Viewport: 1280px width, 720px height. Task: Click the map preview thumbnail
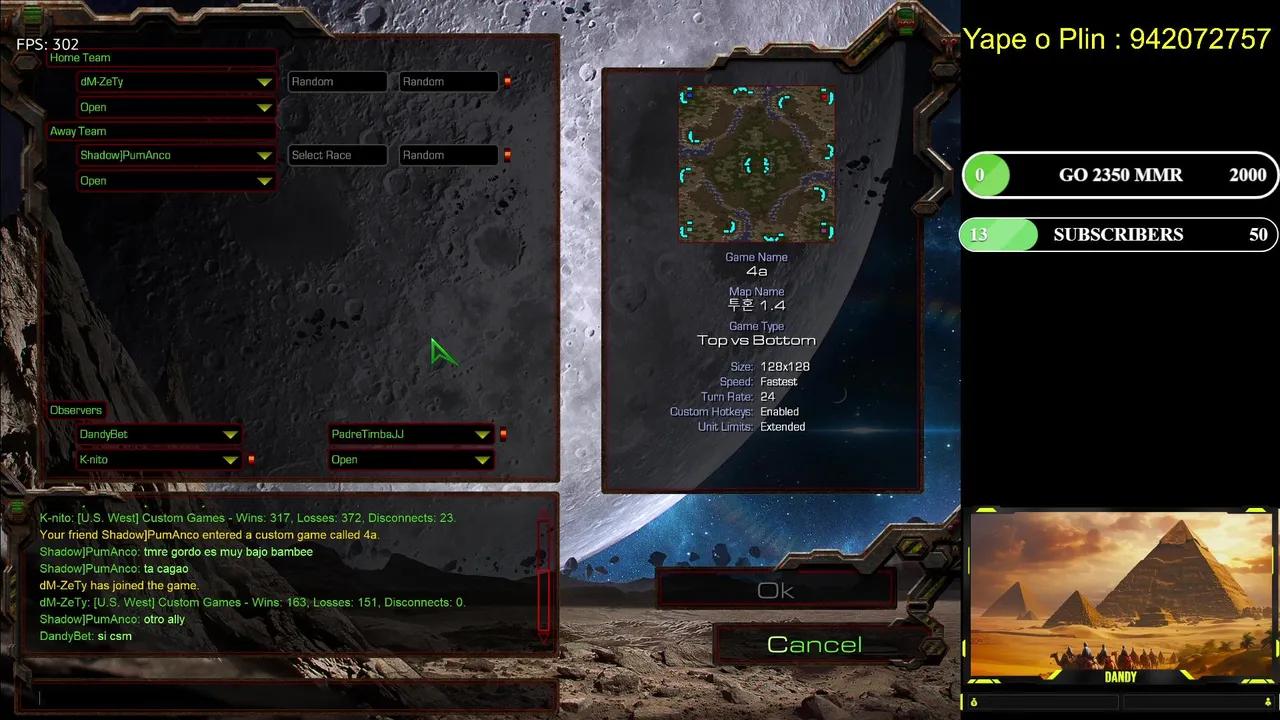click(756, 164)
